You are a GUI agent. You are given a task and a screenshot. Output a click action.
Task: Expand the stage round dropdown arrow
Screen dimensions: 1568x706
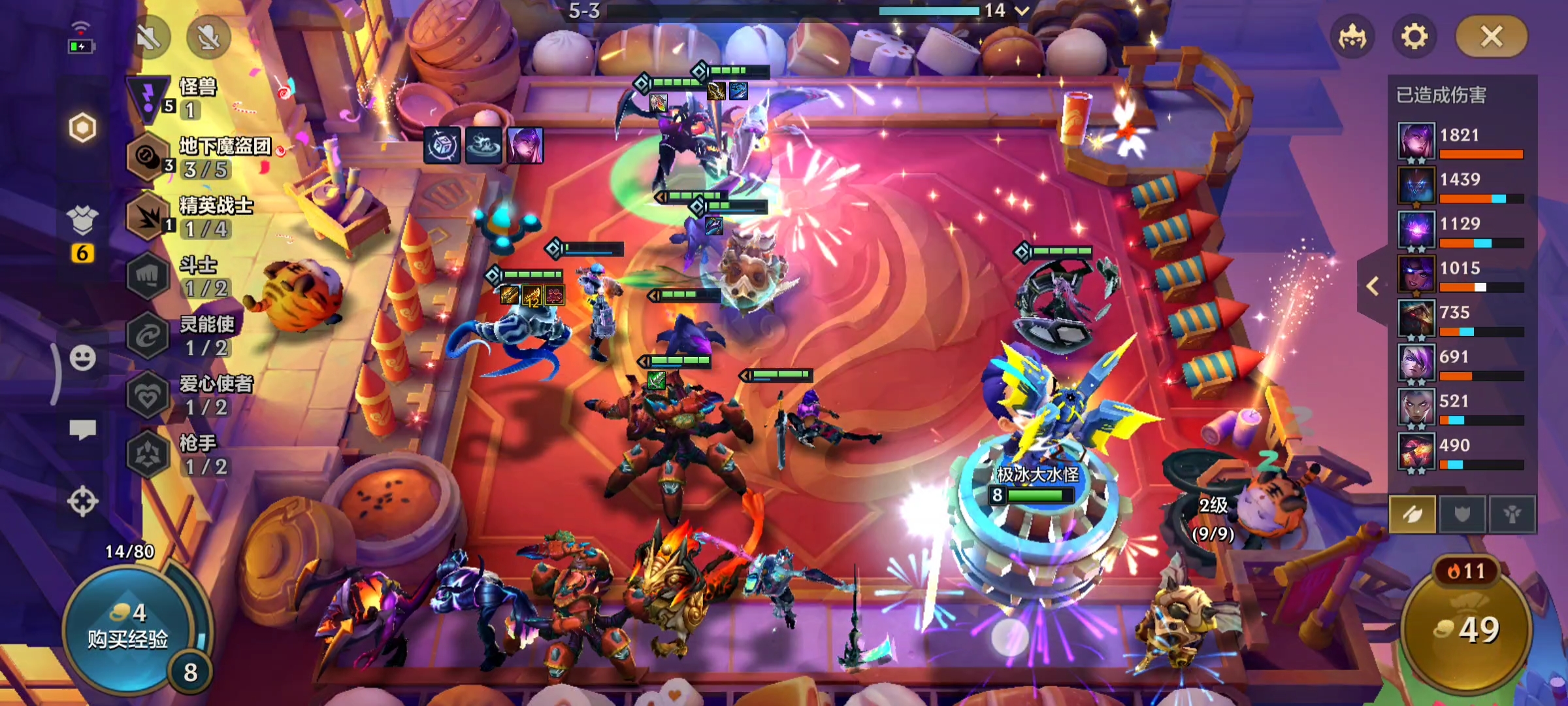pos(1022,10)
